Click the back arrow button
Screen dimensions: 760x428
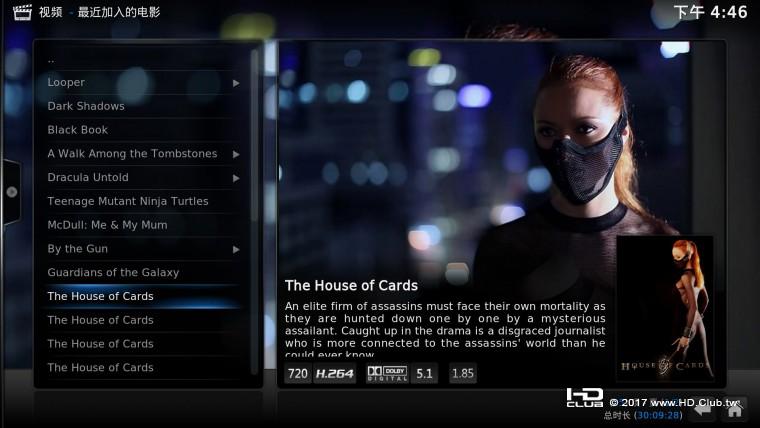(705, 408)
